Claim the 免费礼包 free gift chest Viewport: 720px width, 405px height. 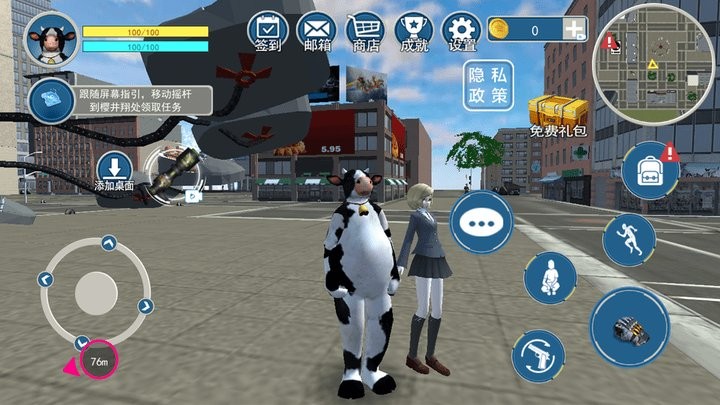pos(556,115)
